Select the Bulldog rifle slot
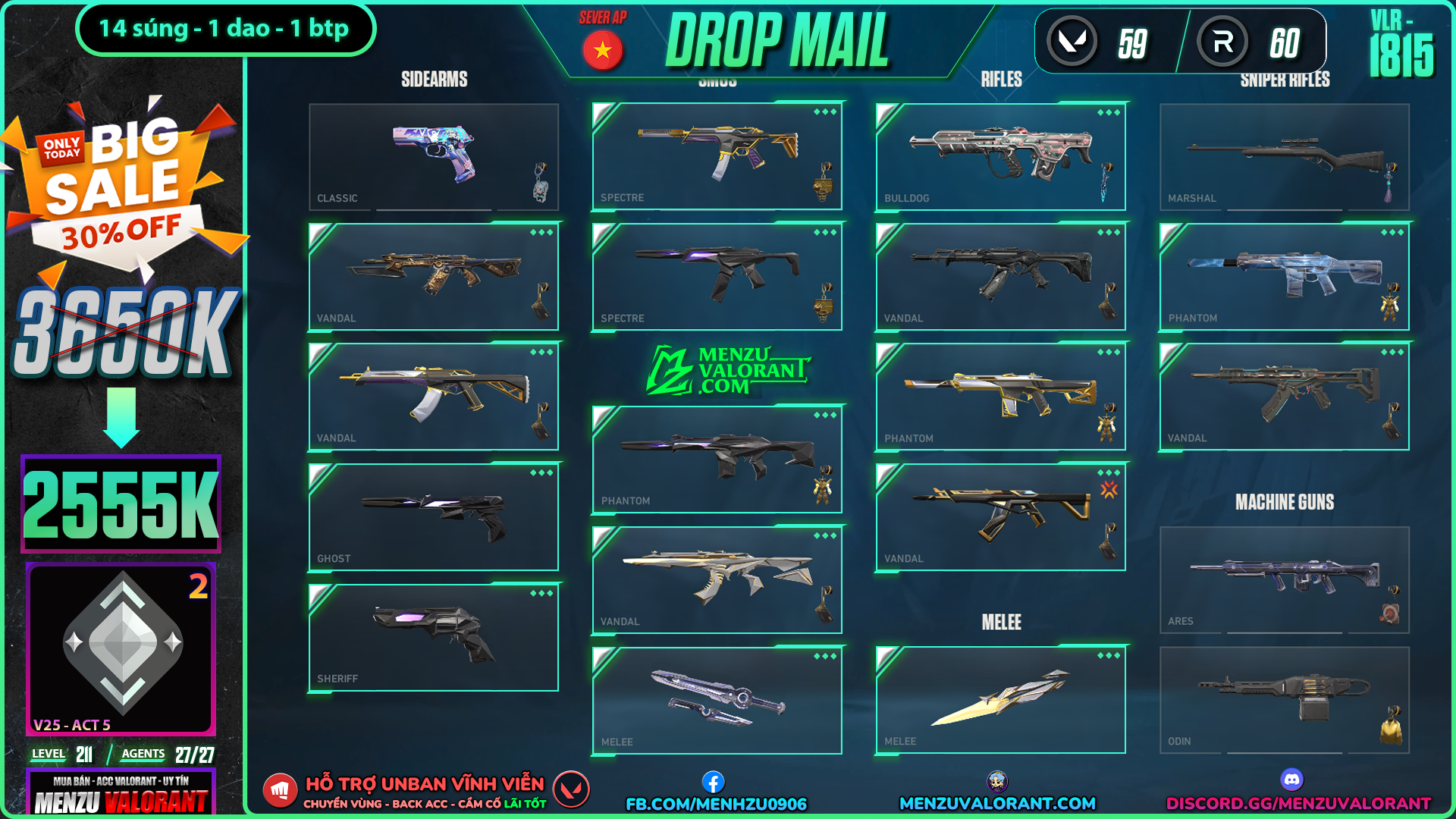Image resolution: width=1456 pixels, height=819 pixels. (x=1000, y=157)
